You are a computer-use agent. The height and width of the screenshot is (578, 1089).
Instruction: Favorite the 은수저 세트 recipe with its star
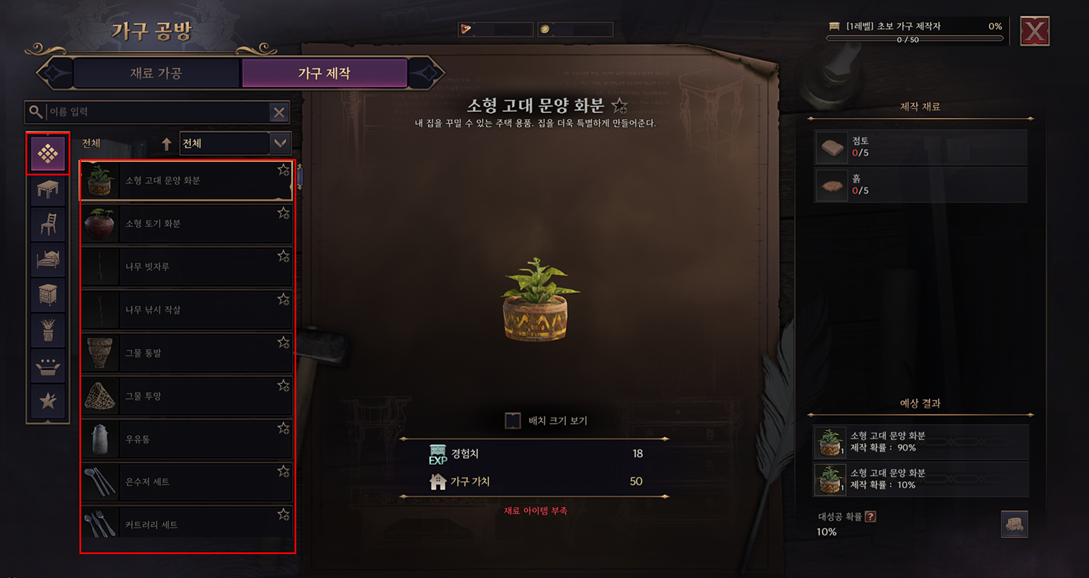pos(284,471)
